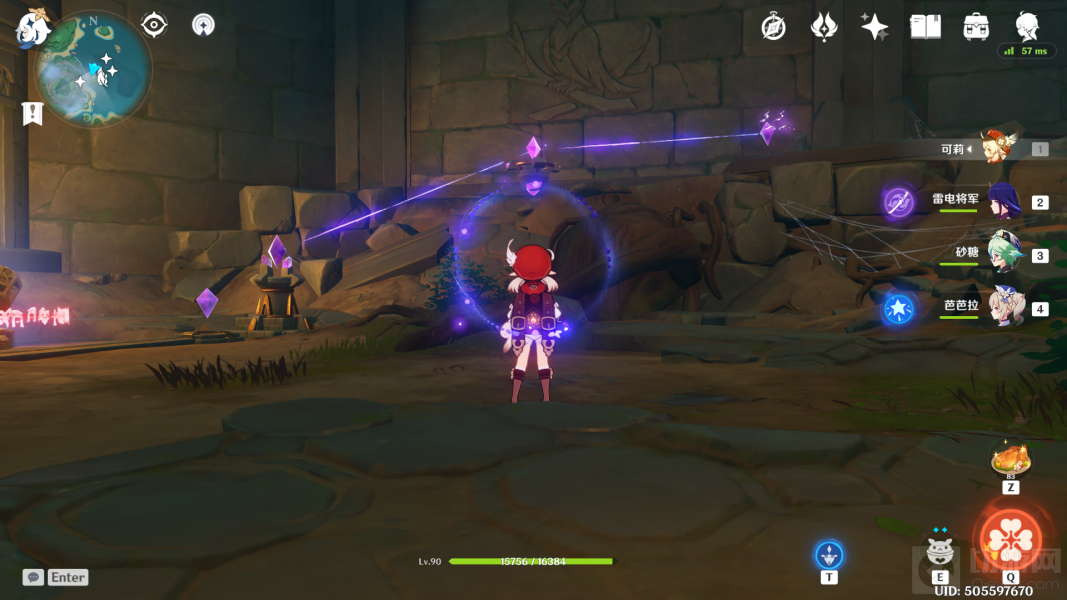Switch to party member 雷电将军
The height and width of the screenshot is (600, 1067).
coord(1003,201)
